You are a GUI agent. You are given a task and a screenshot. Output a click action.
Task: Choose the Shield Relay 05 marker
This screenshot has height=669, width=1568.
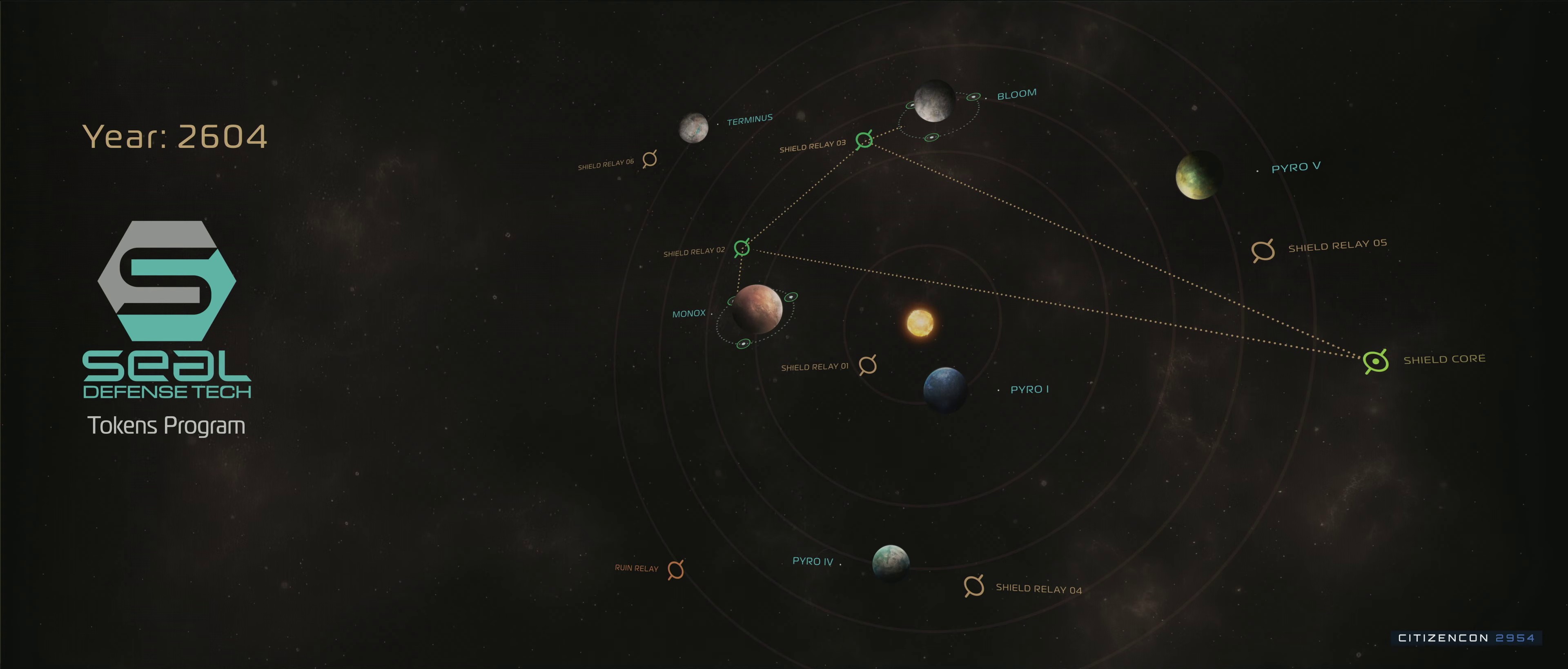(1263, 250)
